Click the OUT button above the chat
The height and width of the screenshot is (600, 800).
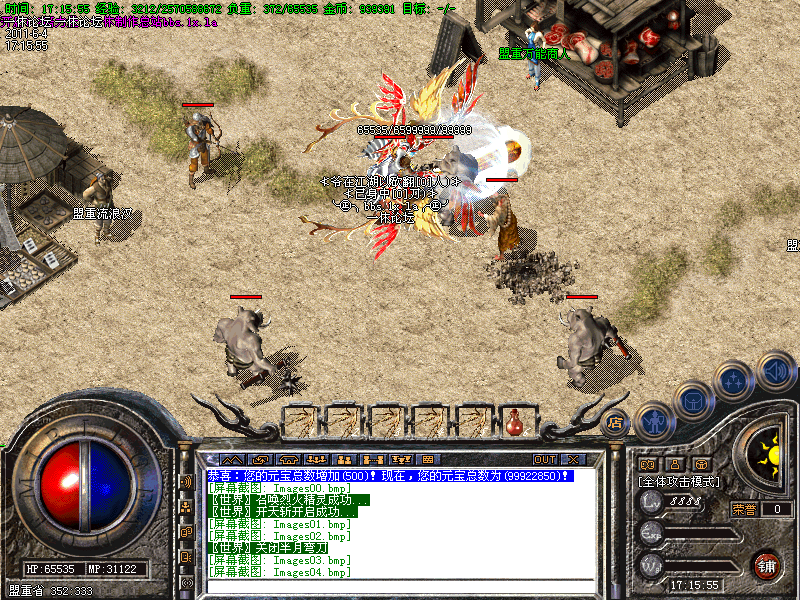544,459
